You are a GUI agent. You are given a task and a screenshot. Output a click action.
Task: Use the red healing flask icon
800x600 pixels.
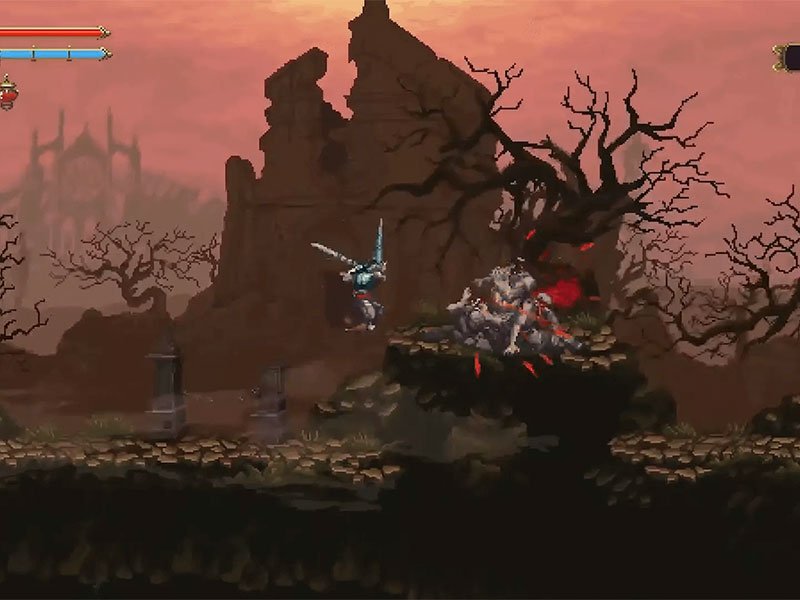point(7,94)
